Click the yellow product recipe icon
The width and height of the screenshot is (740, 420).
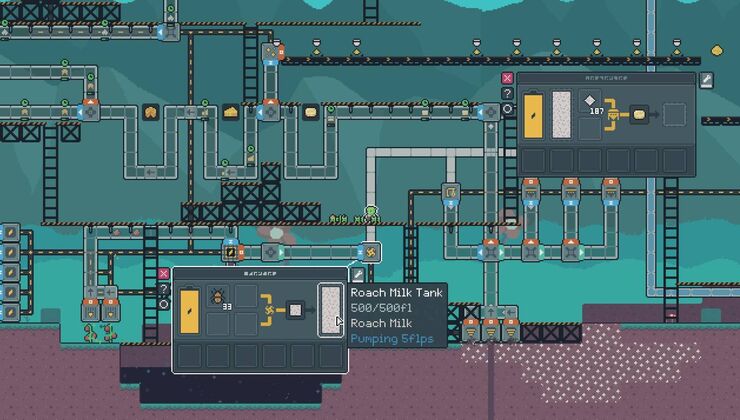pos(640,114)
